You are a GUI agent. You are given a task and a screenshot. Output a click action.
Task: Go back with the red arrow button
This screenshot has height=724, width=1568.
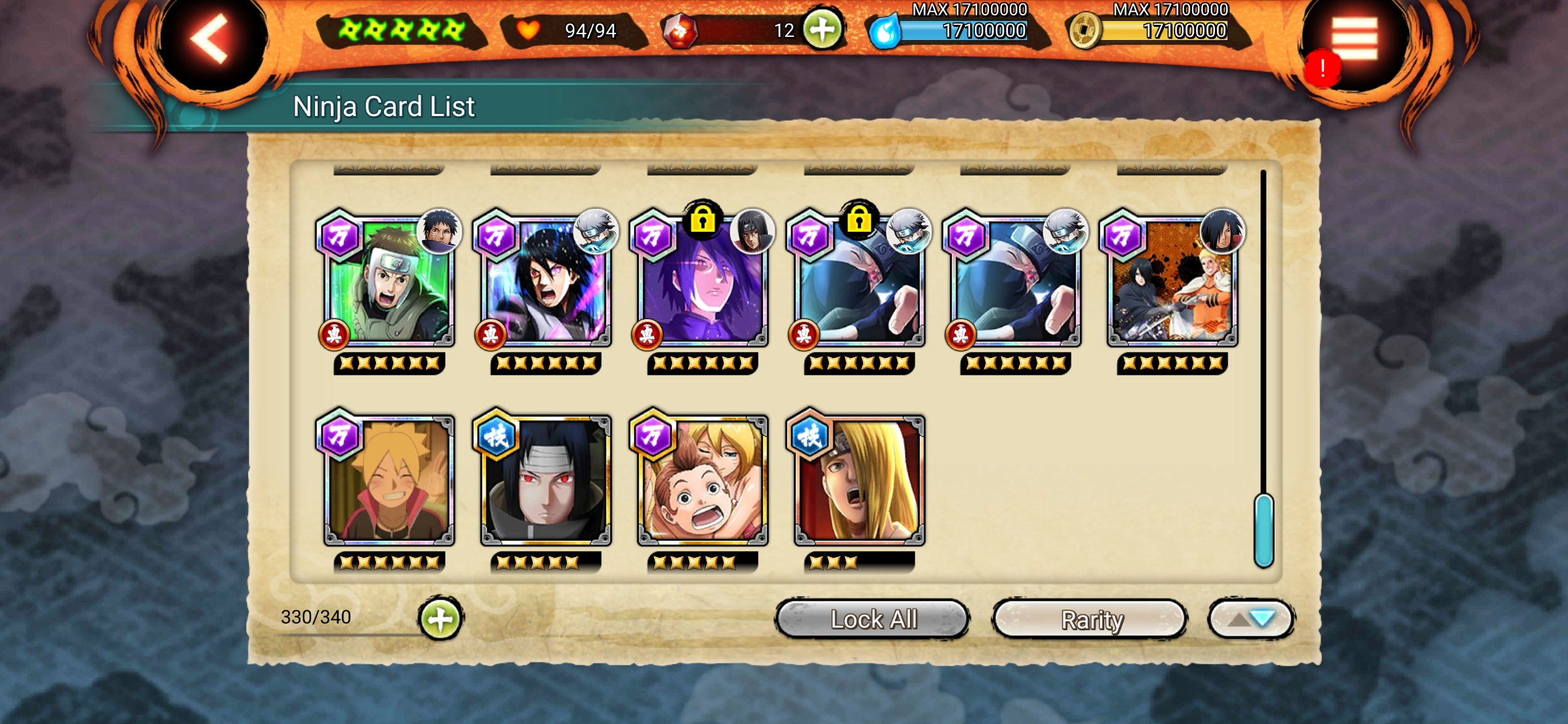point(211,40)
